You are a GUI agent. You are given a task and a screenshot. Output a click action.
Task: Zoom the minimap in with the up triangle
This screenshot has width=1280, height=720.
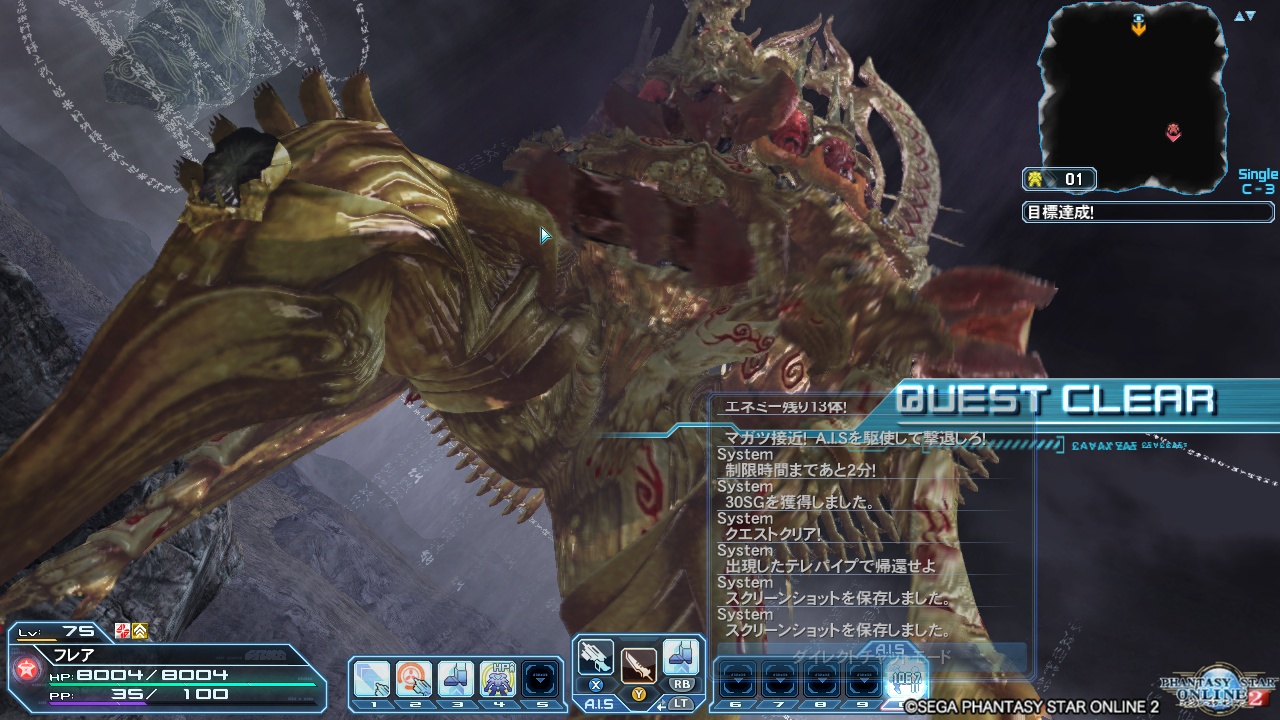1238,16
